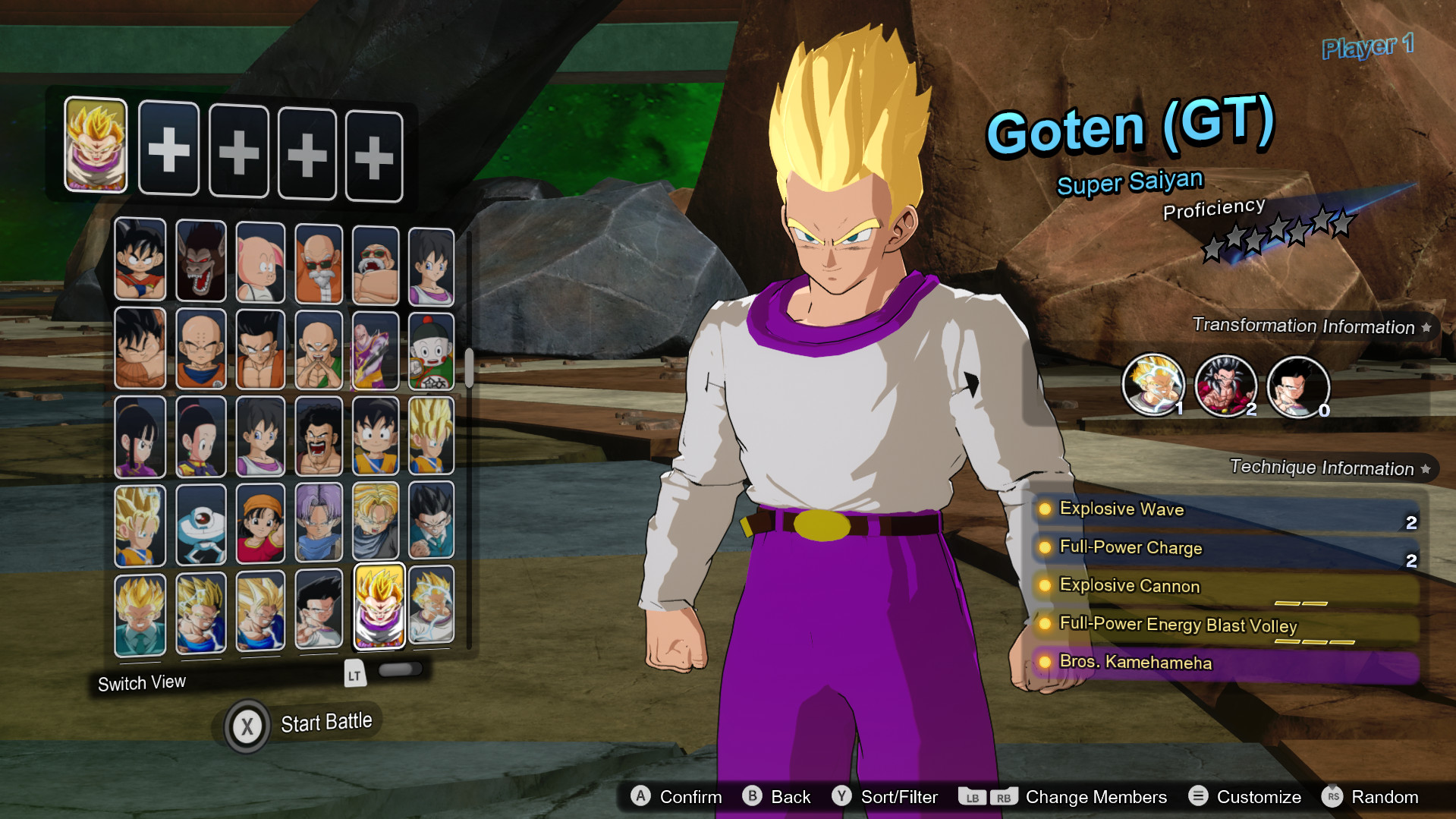Click the Super Saiyan transformation icon

coord(1155,385)
